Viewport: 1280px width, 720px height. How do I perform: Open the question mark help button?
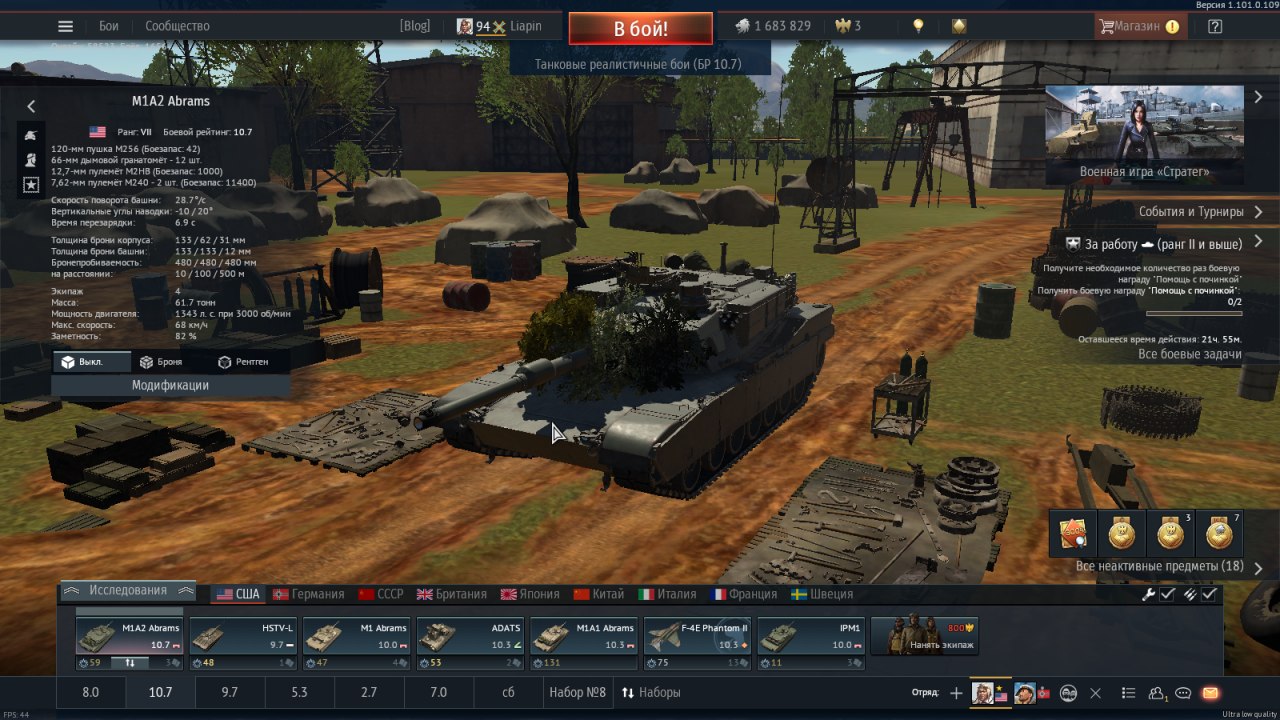(1215, 26)
